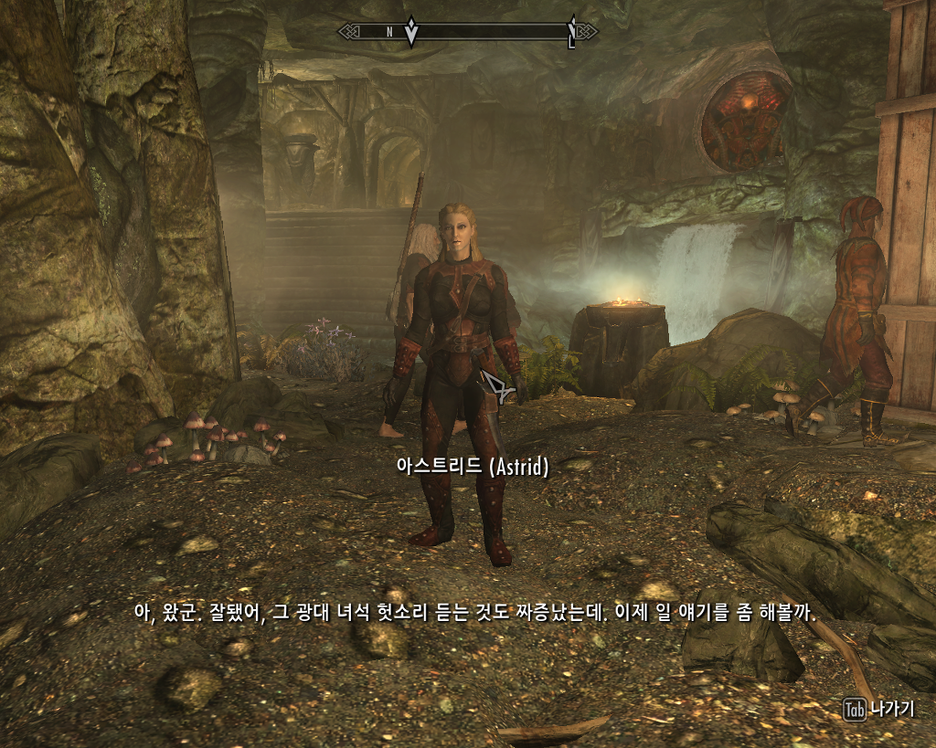Exit the dialogue via the 나가기 button
The height and width of the screenshot is (748, 936).
pyautogui.click(x=879, y=709)
